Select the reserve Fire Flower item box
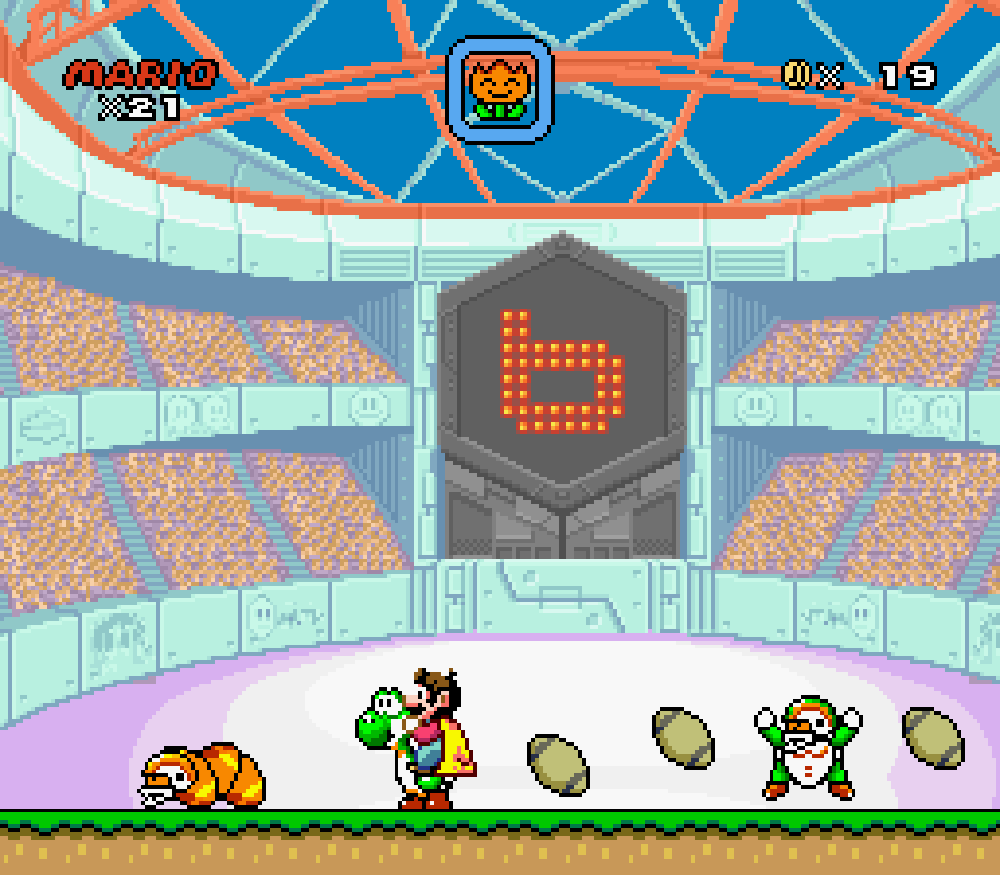1000x875 pixels. point(500,88)
